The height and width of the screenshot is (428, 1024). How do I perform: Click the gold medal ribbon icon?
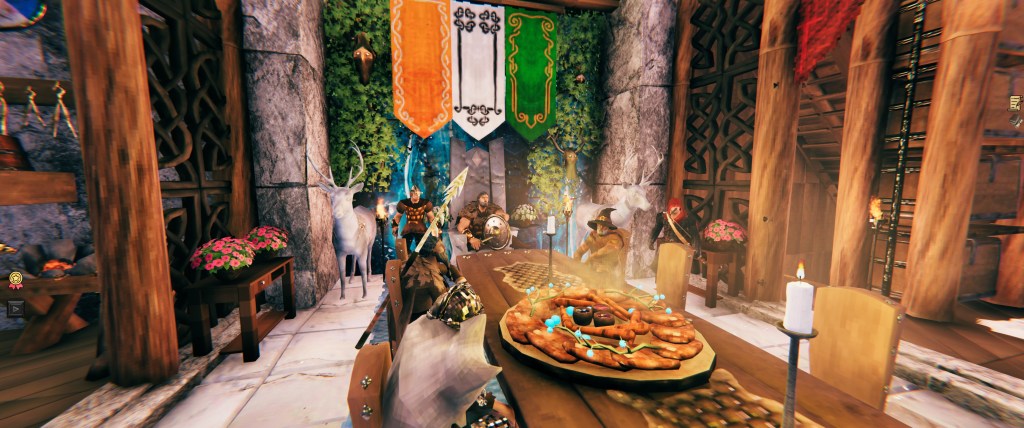(15, 281)
